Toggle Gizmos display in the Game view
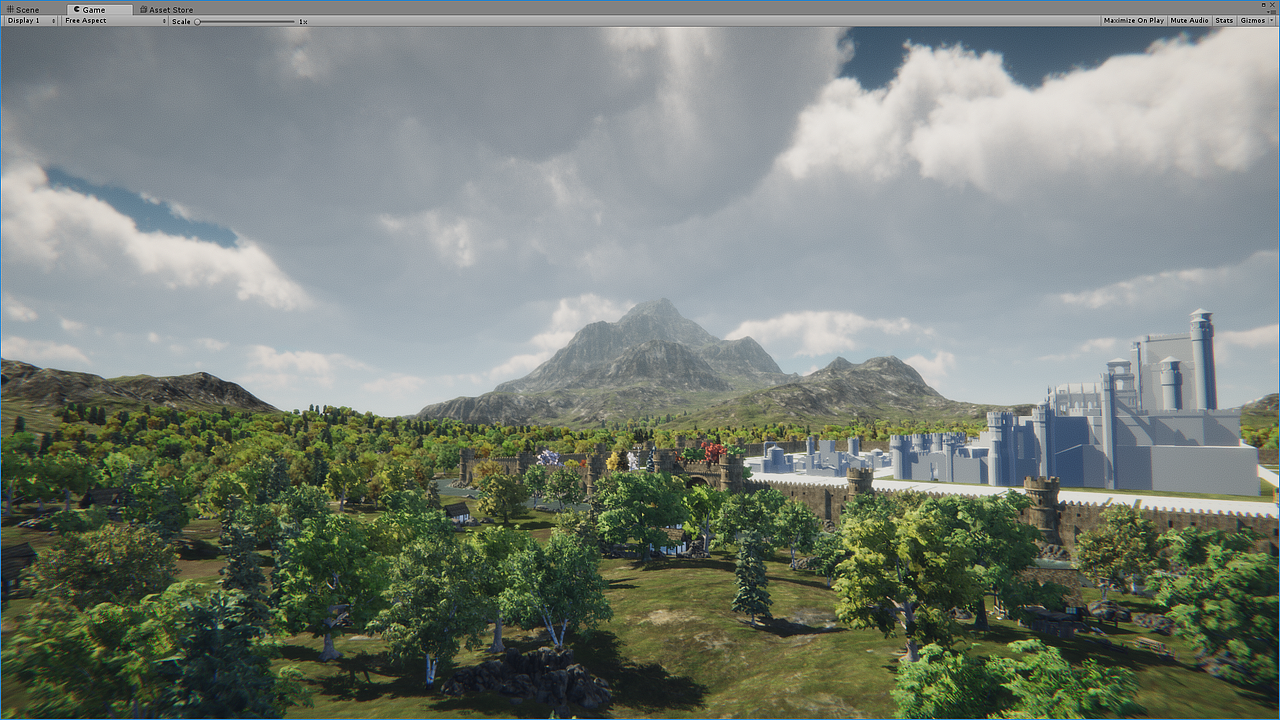This screenshot has height=720, width=1280. 1251,20
